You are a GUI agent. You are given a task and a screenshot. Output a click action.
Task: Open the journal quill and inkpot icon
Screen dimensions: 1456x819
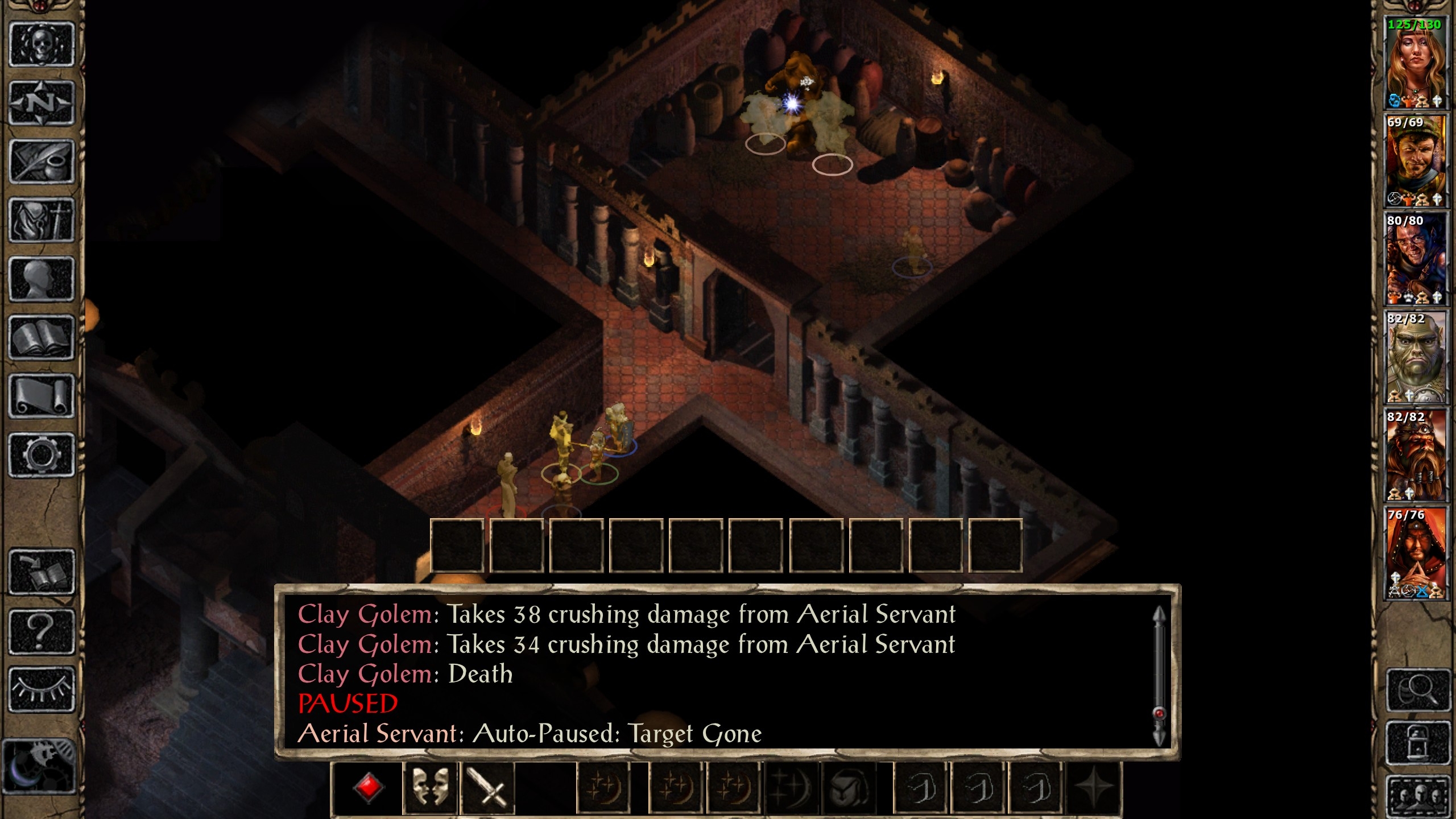click(x=42, y=162)
